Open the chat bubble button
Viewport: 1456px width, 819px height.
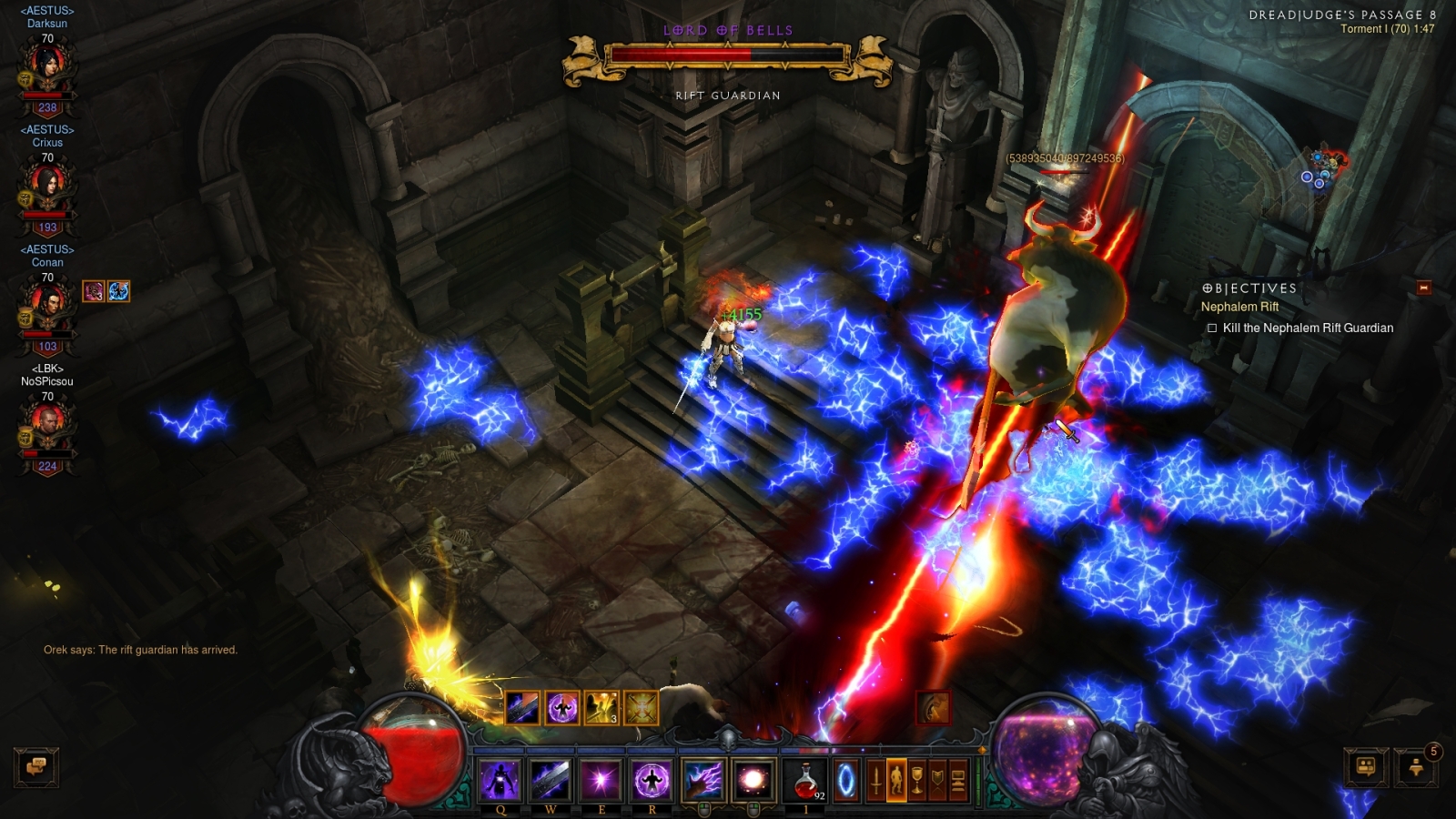[x=36, y=767]
